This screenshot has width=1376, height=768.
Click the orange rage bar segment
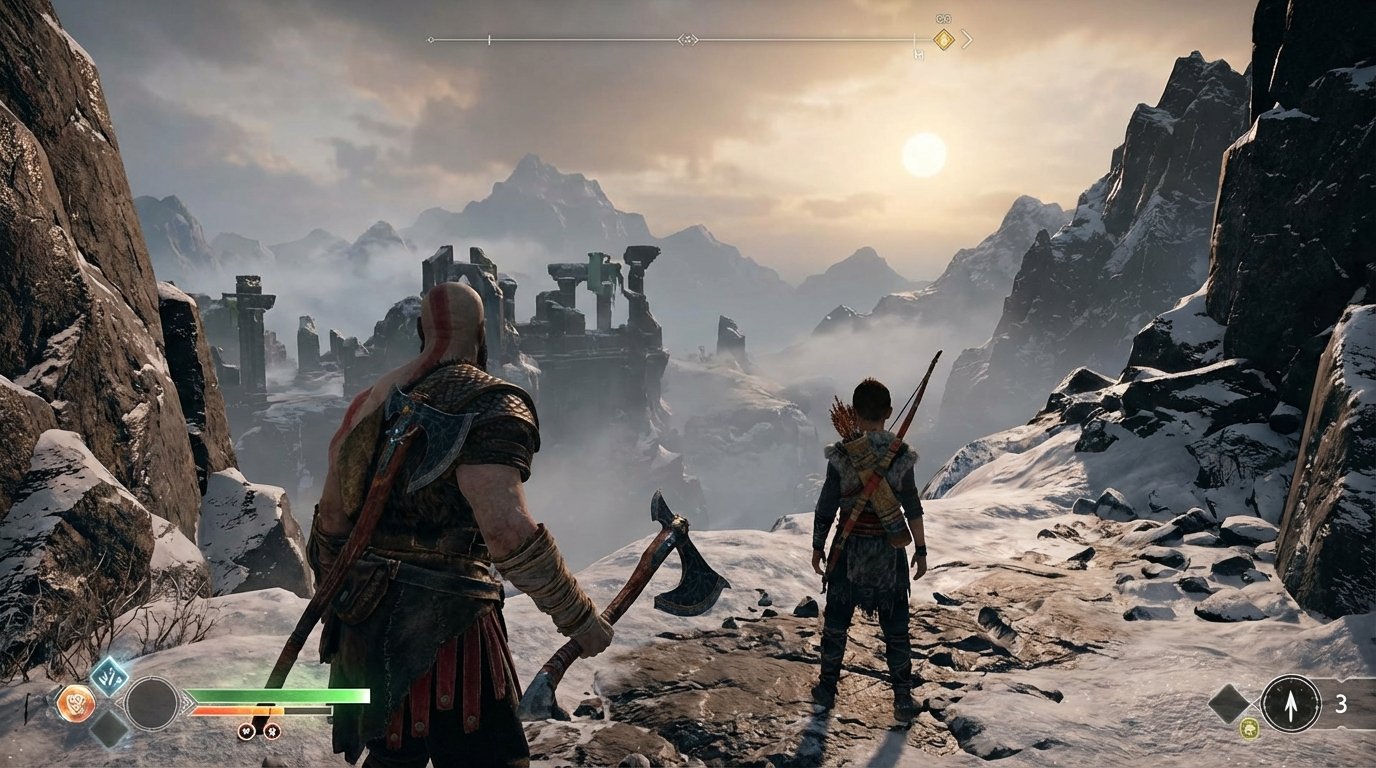tap(240, 710)
